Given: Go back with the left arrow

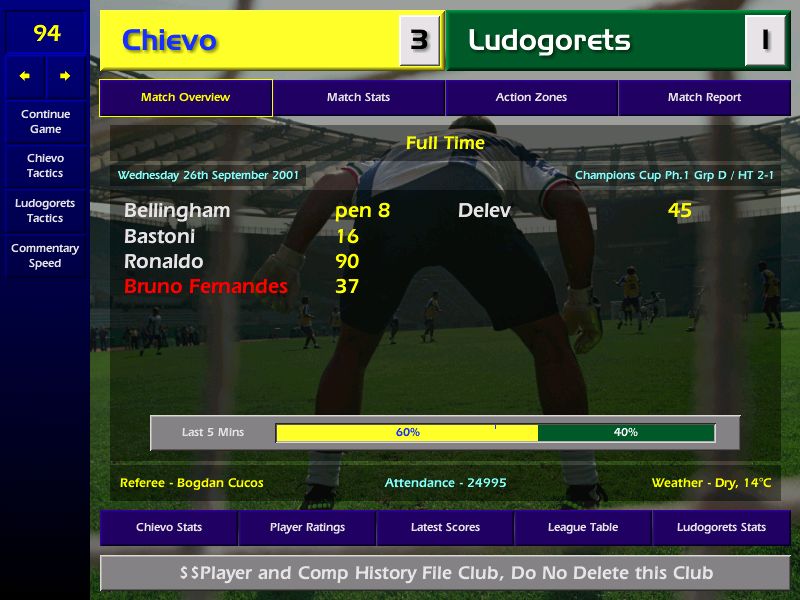Looking at the screenshot, I should pos(25,76).
